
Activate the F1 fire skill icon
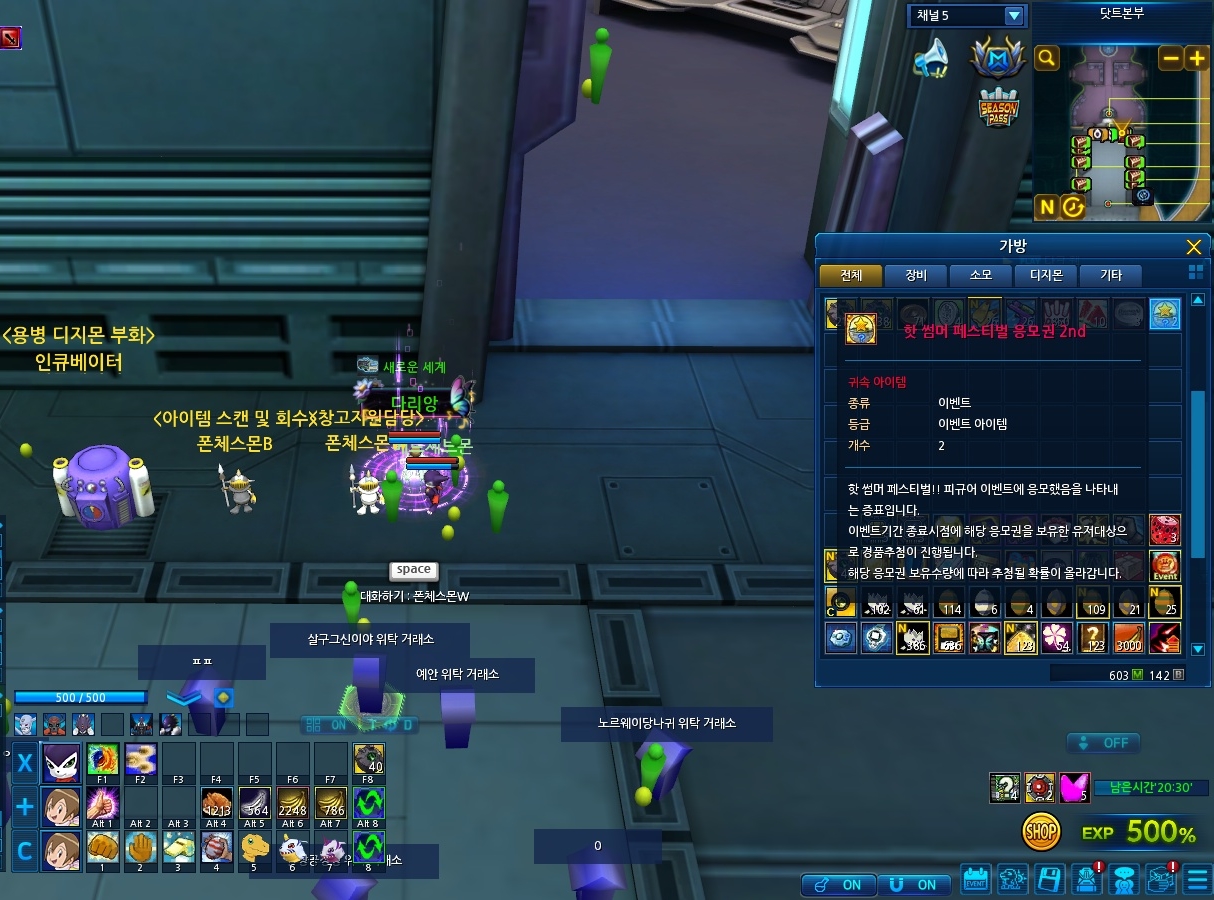click(103, 759)
